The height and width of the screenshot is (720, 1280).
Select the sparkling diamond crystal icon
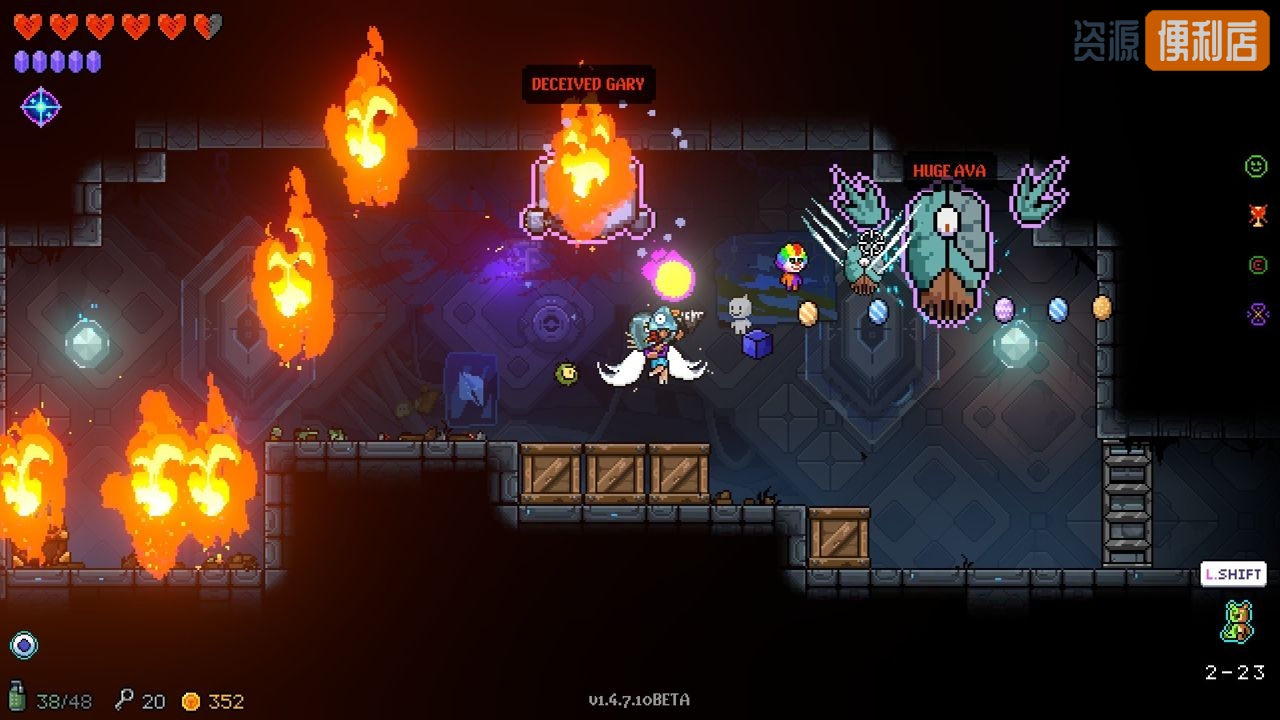point(41,107)
